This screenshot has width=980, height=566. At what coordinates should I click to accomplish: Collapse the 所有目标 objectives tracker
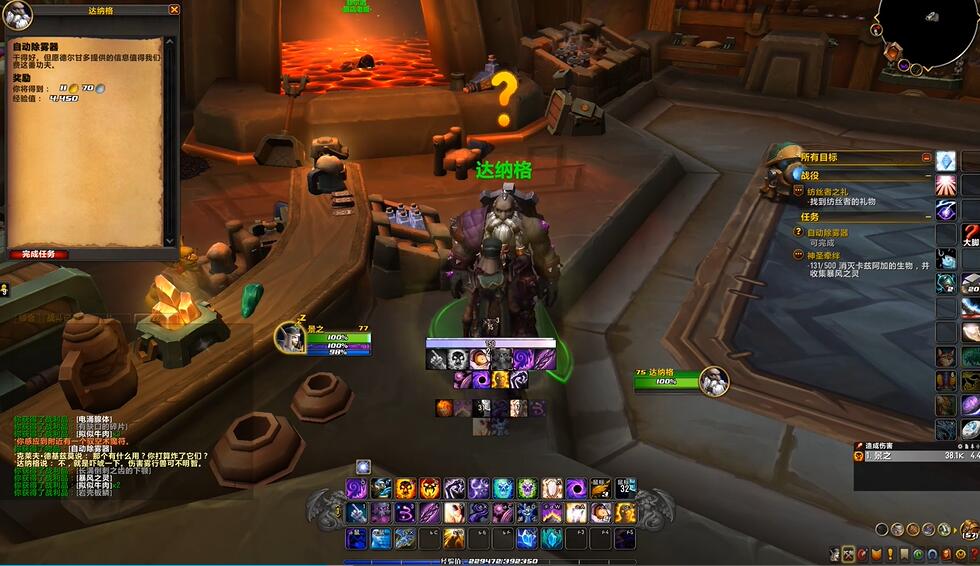point(927,158)
